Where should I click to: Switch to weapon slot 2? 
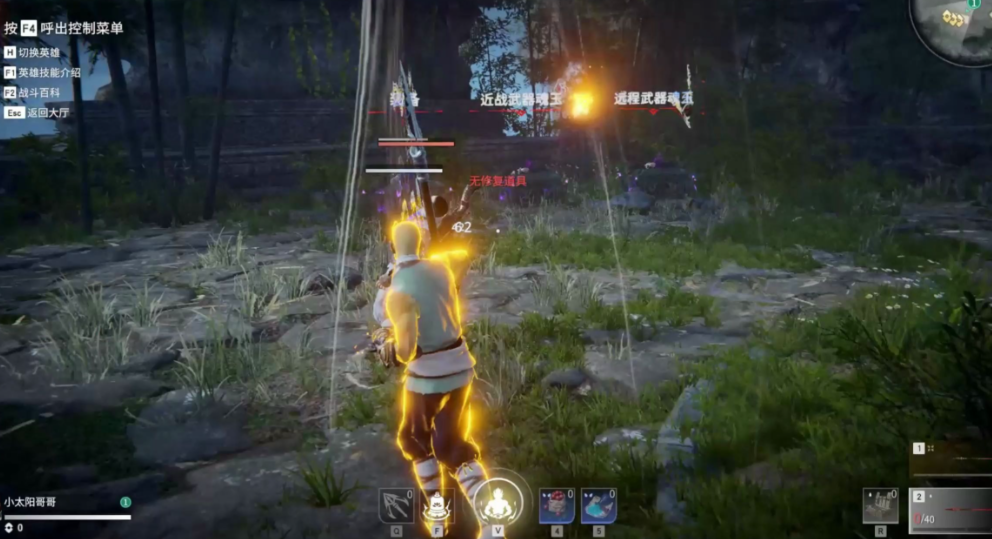950,509
